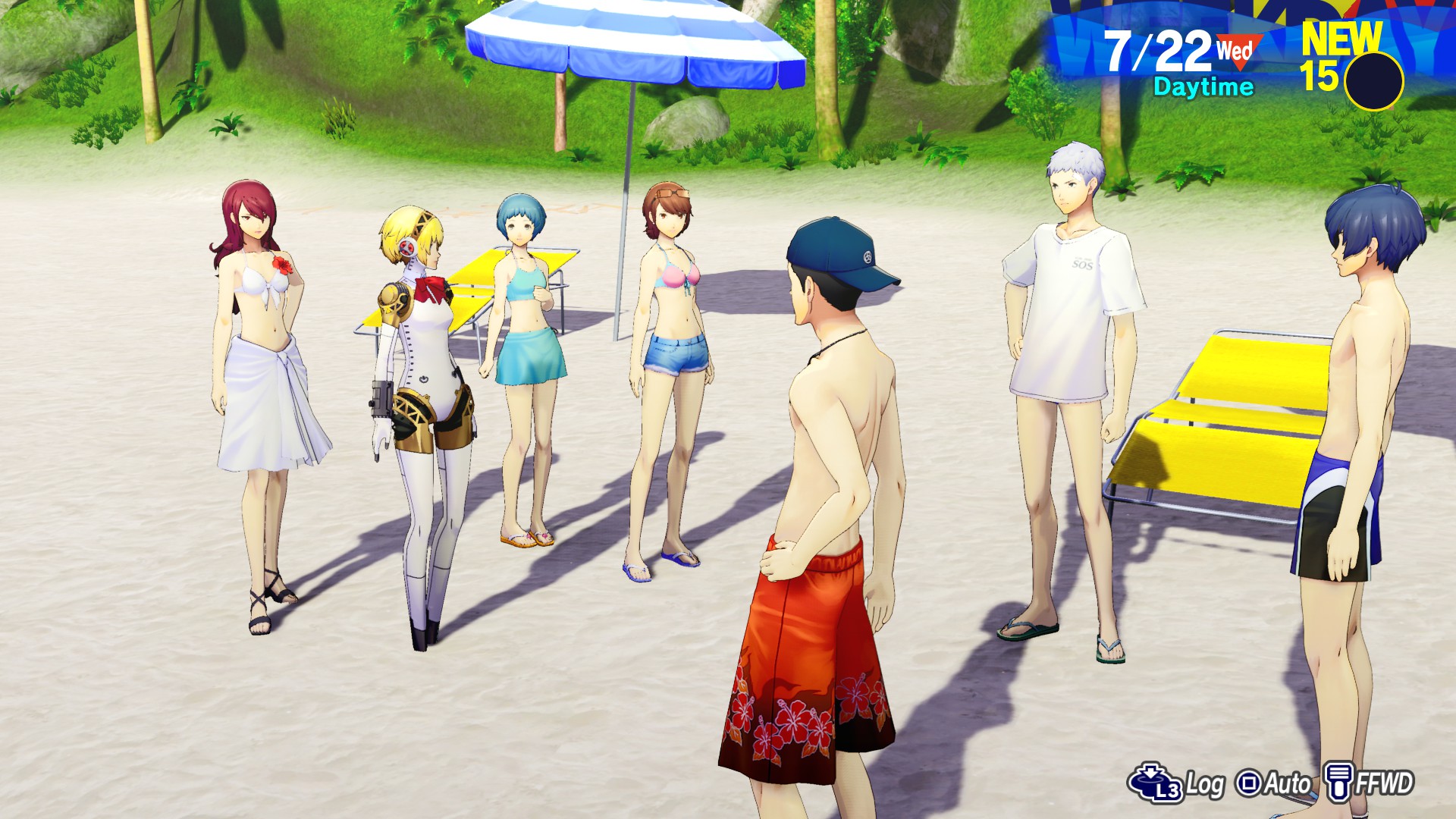1456x819 pixels.
Task: Open the conversation Log
Action: click(1178, 783)
